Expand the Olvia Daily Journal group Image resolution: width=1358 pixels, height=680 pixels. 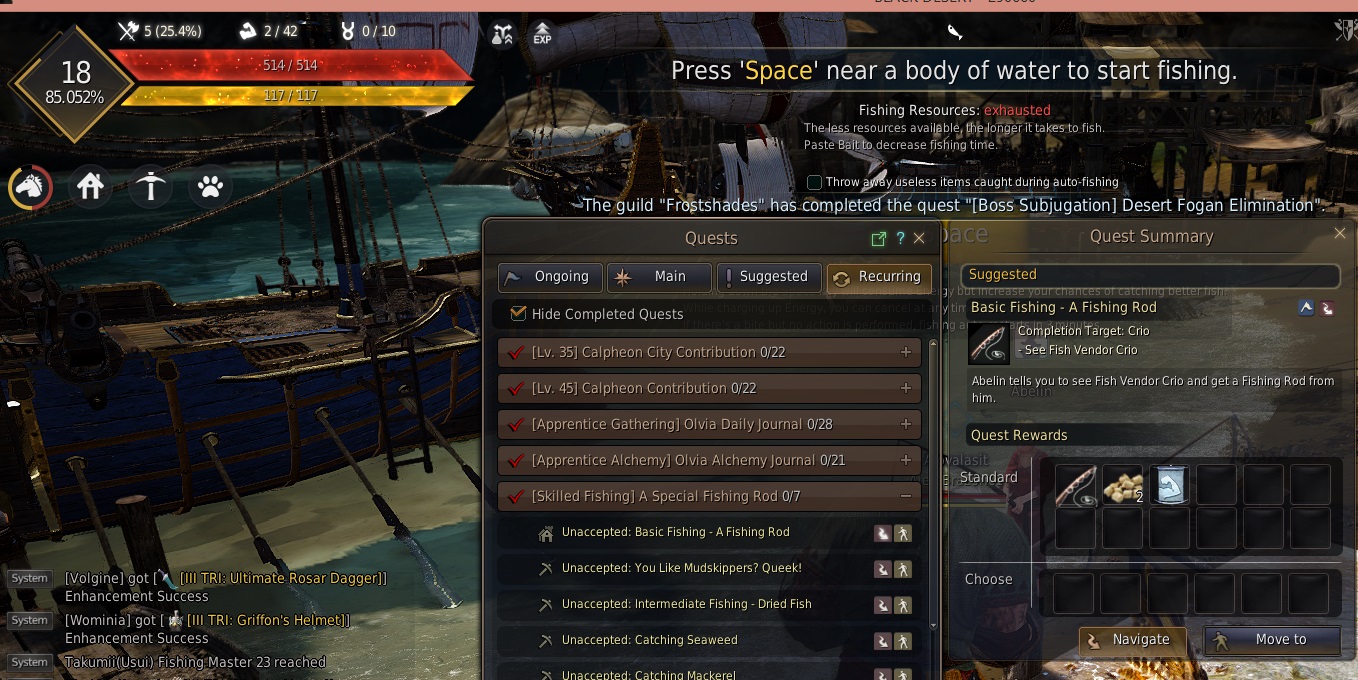905,424
